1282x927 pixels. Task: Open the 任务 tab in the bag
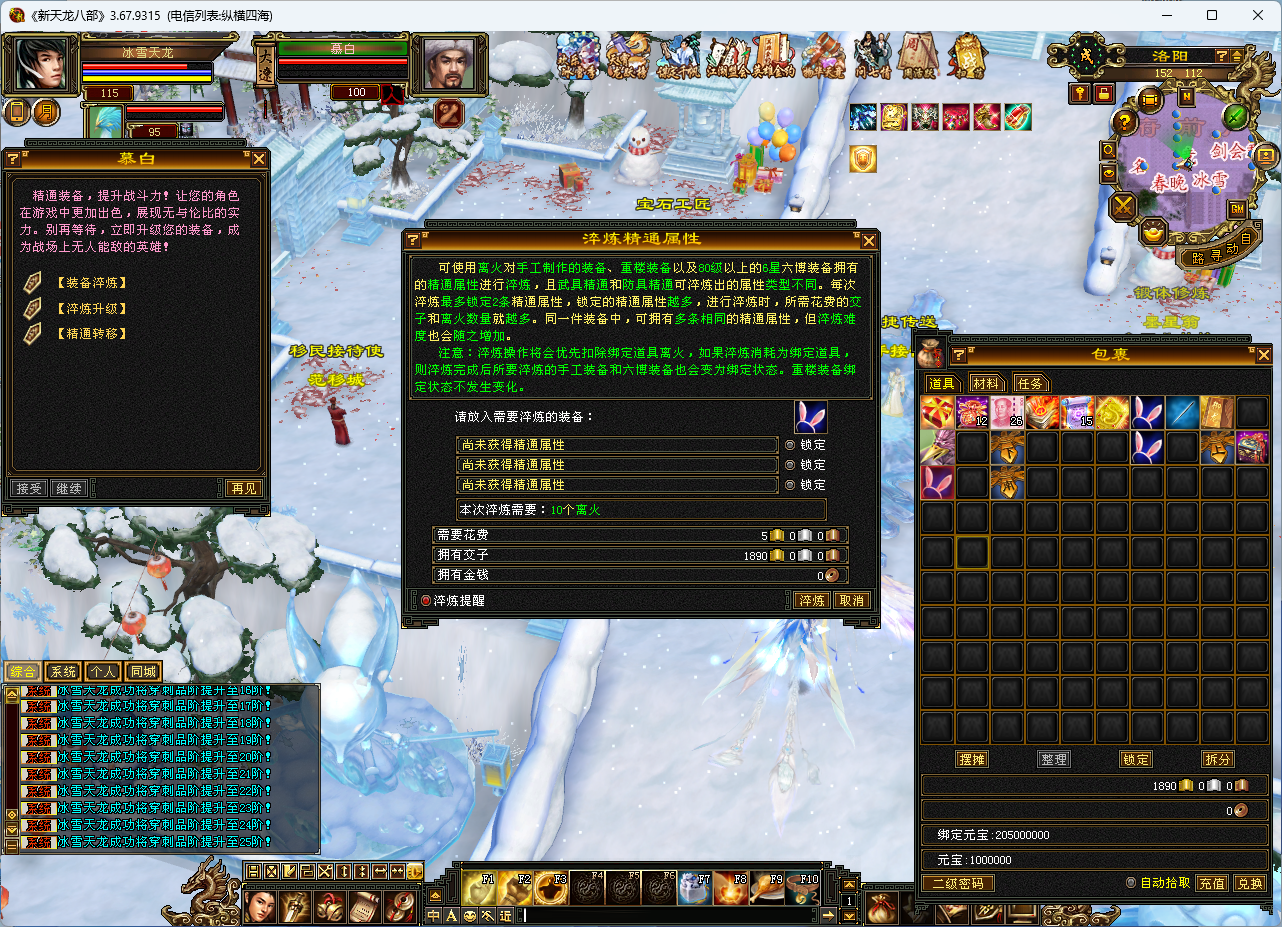tap(1030, 383)
